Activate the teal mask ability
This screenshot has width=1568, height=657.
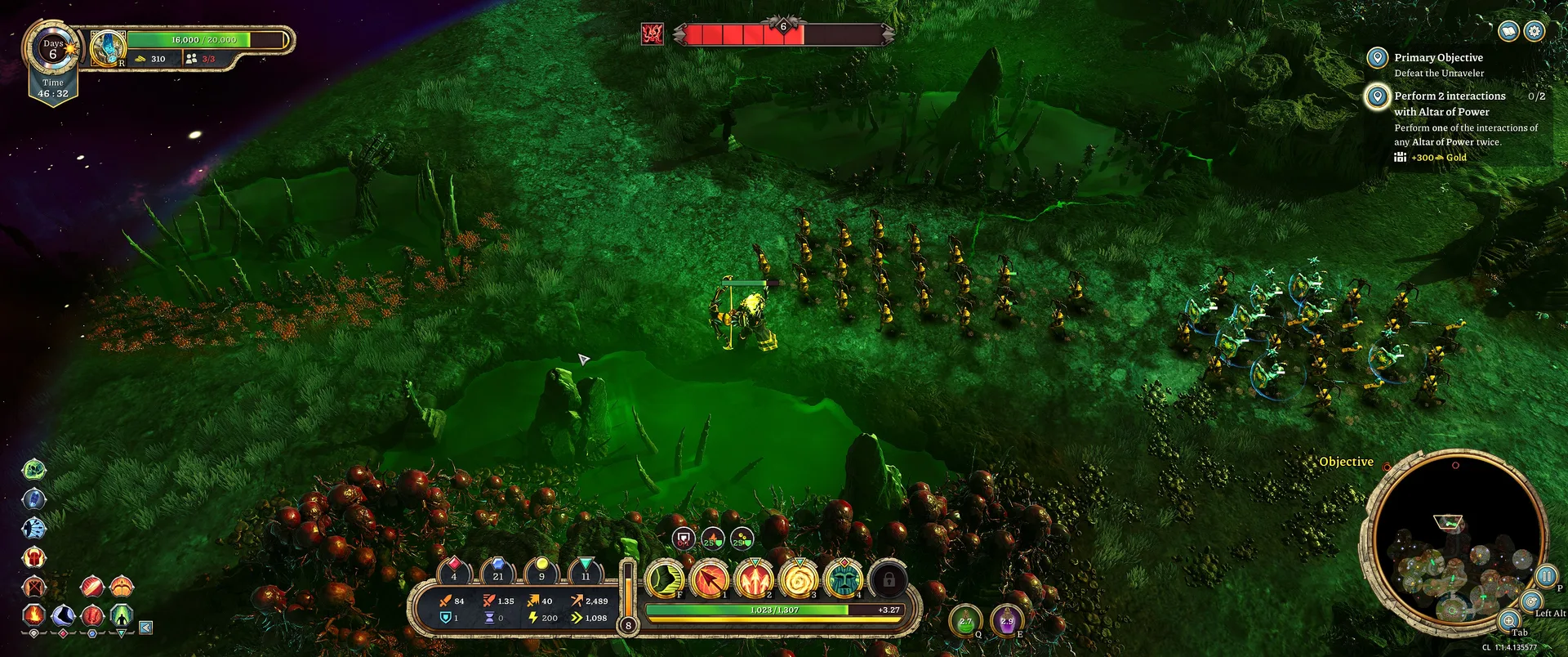(x=844, y=579)
